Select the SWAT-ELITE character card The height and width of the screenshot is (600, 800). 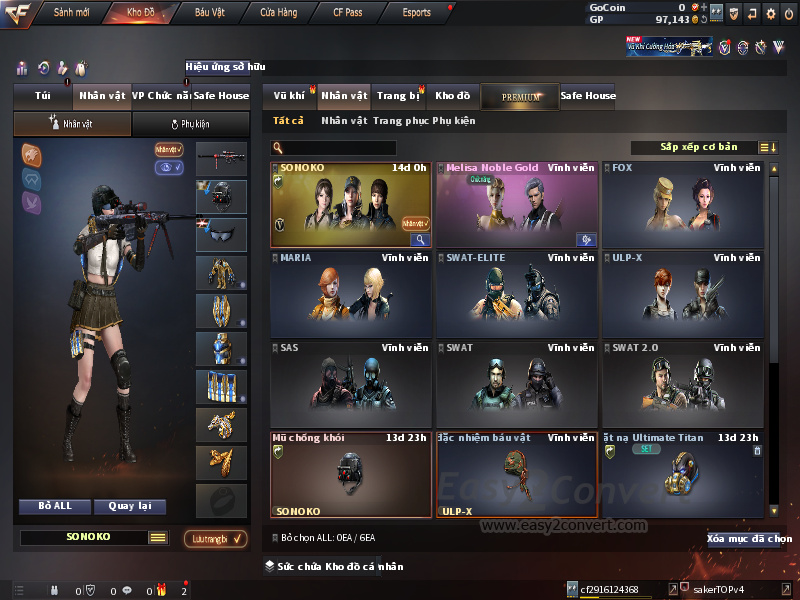(517, 294)
